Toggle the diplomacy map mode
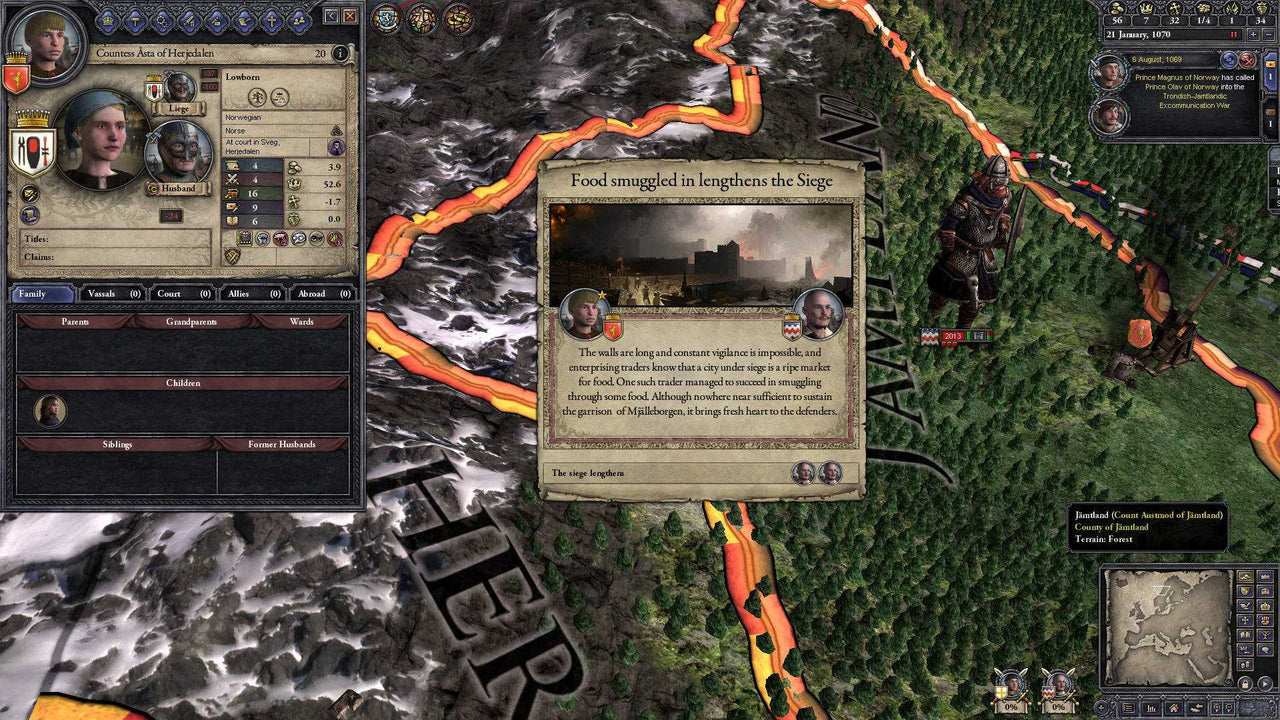 pyautogui.click(x=1245, y=605)
